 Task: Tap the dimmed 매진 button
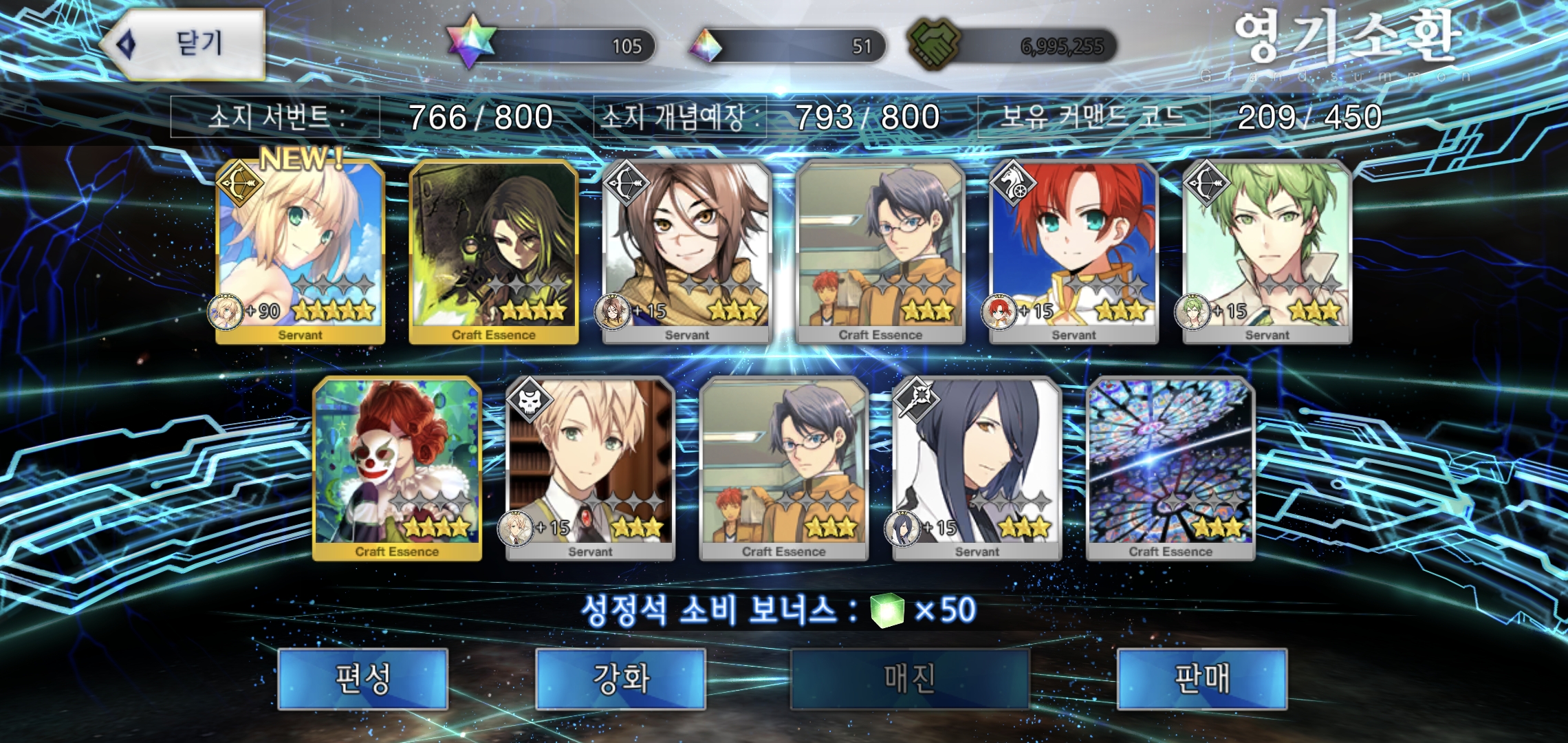click(909, 678)
